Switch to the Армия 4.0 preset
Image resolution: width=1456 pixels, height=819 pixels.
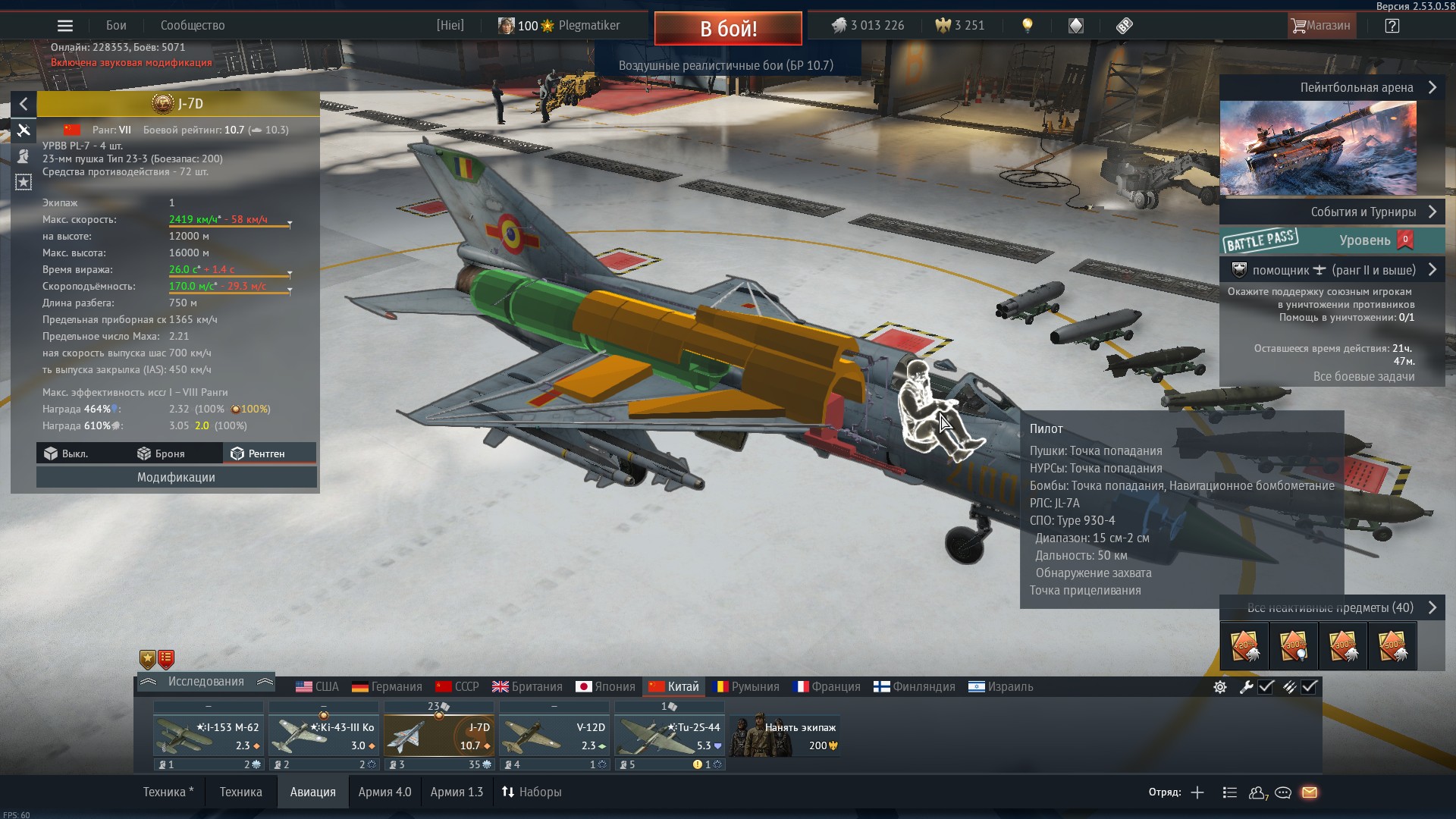pyautogui.click(x=384, y=792)
